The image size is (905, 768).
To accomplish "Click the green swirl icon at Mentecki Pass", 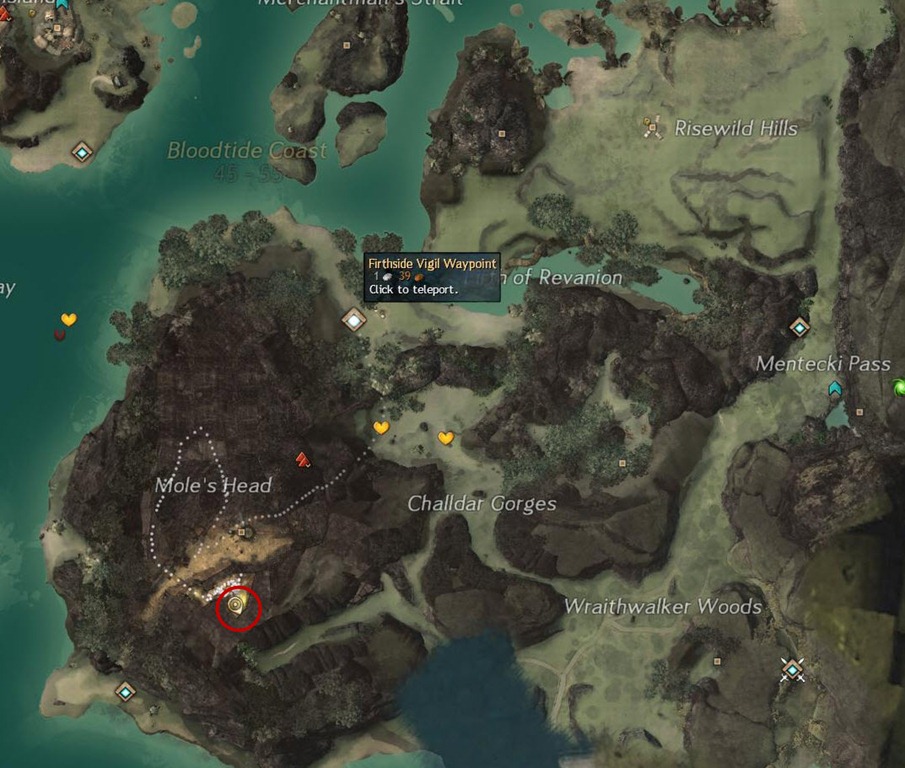I will [898, 386].
